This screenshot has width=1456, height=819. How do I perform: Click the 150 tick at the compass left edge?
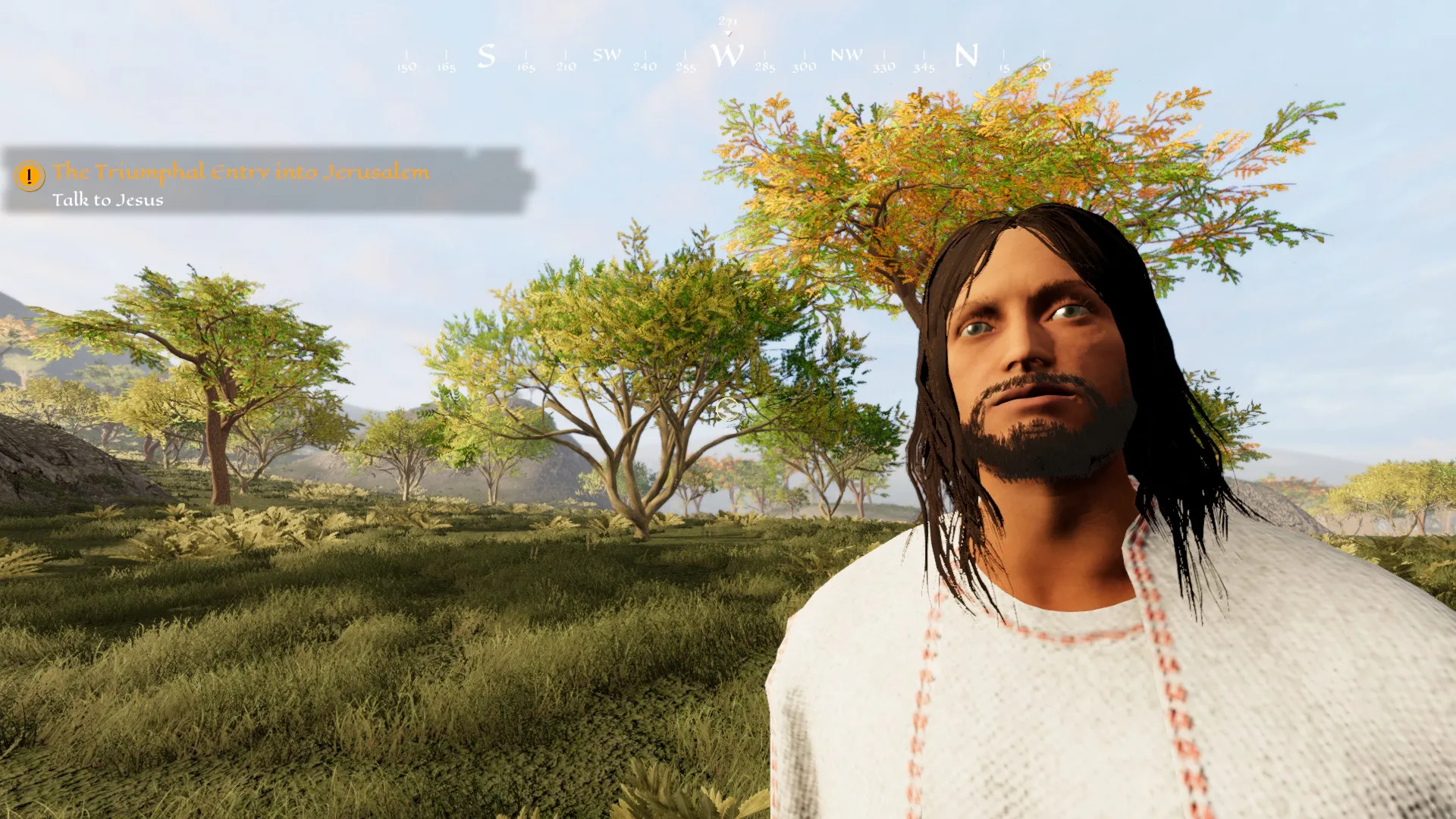407,66
